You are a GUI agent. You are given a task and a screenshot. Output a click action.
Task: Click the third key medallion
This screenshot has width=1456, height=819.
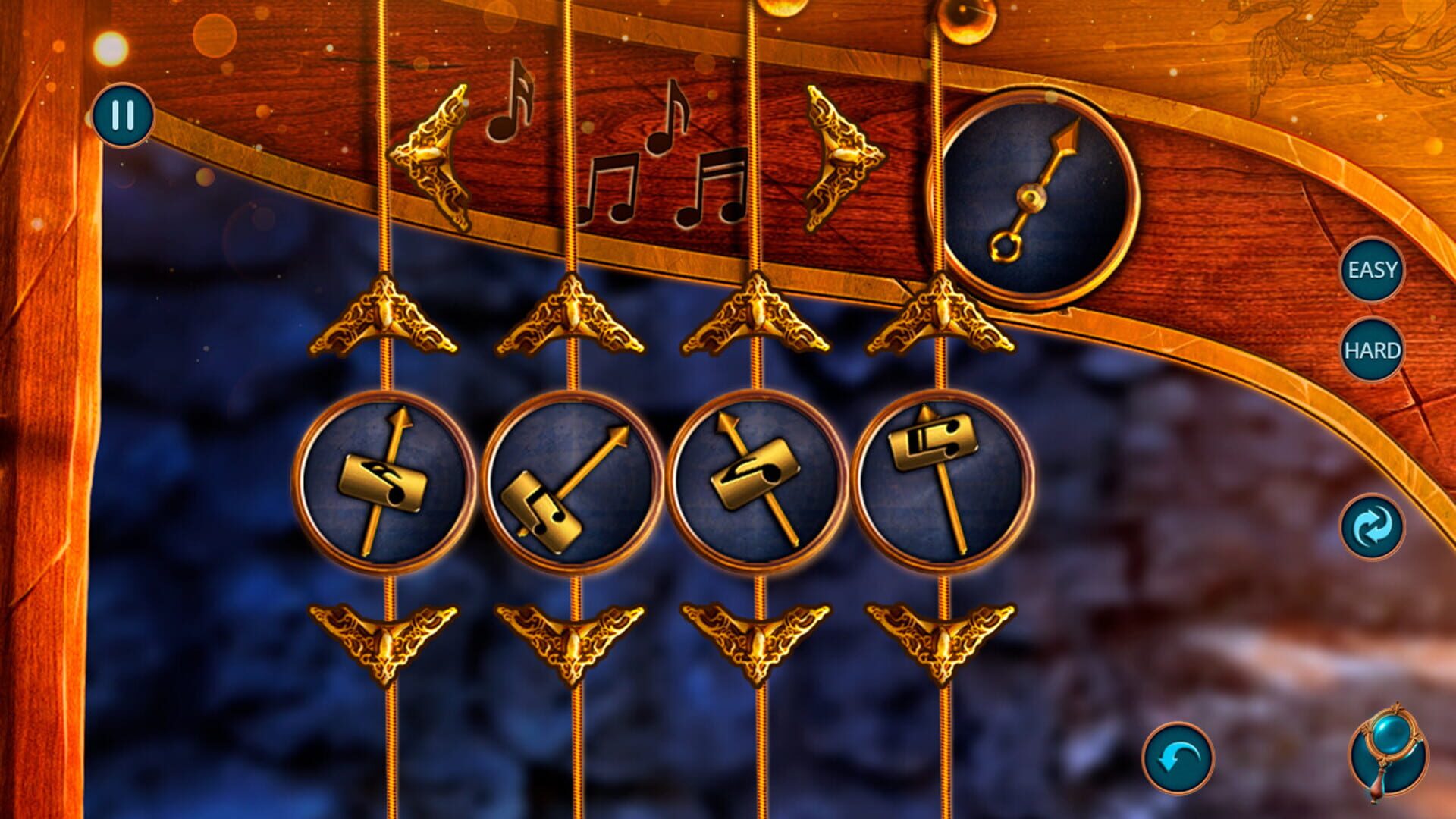coord(758,478)
